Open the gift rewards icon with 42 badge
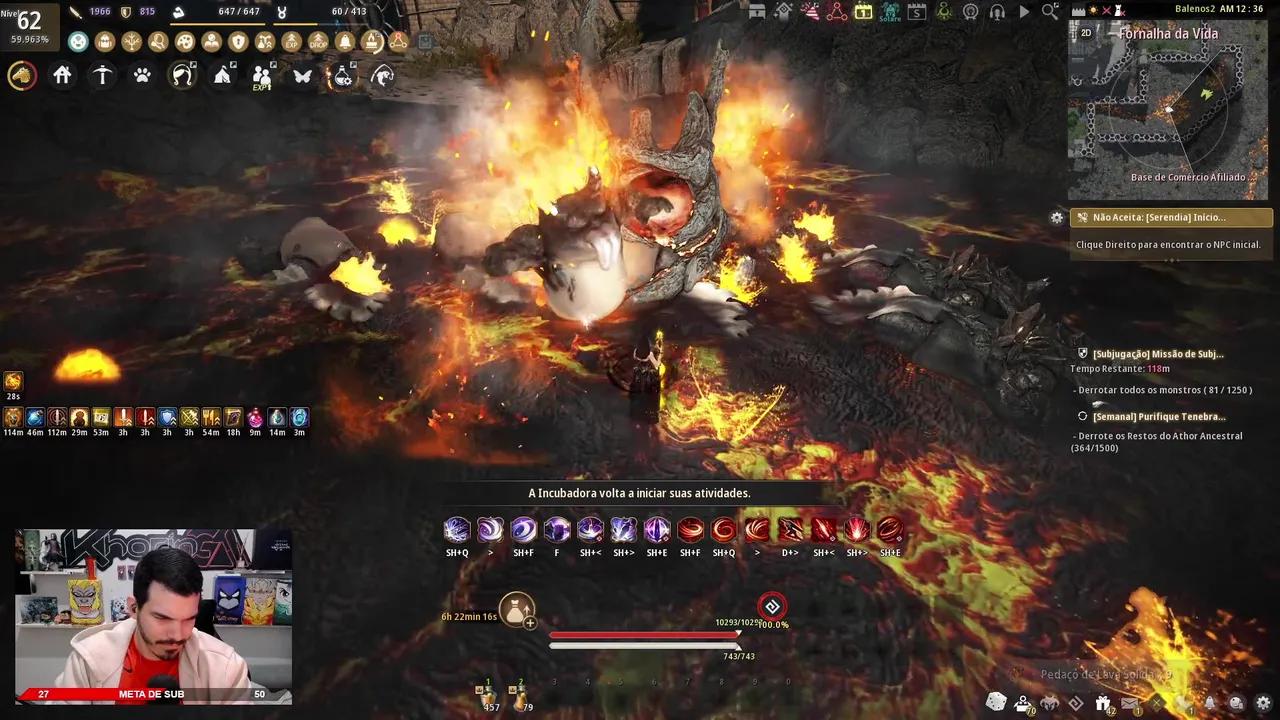The height and width of the screenshot is (720, 1280). tap(1103, 702)
